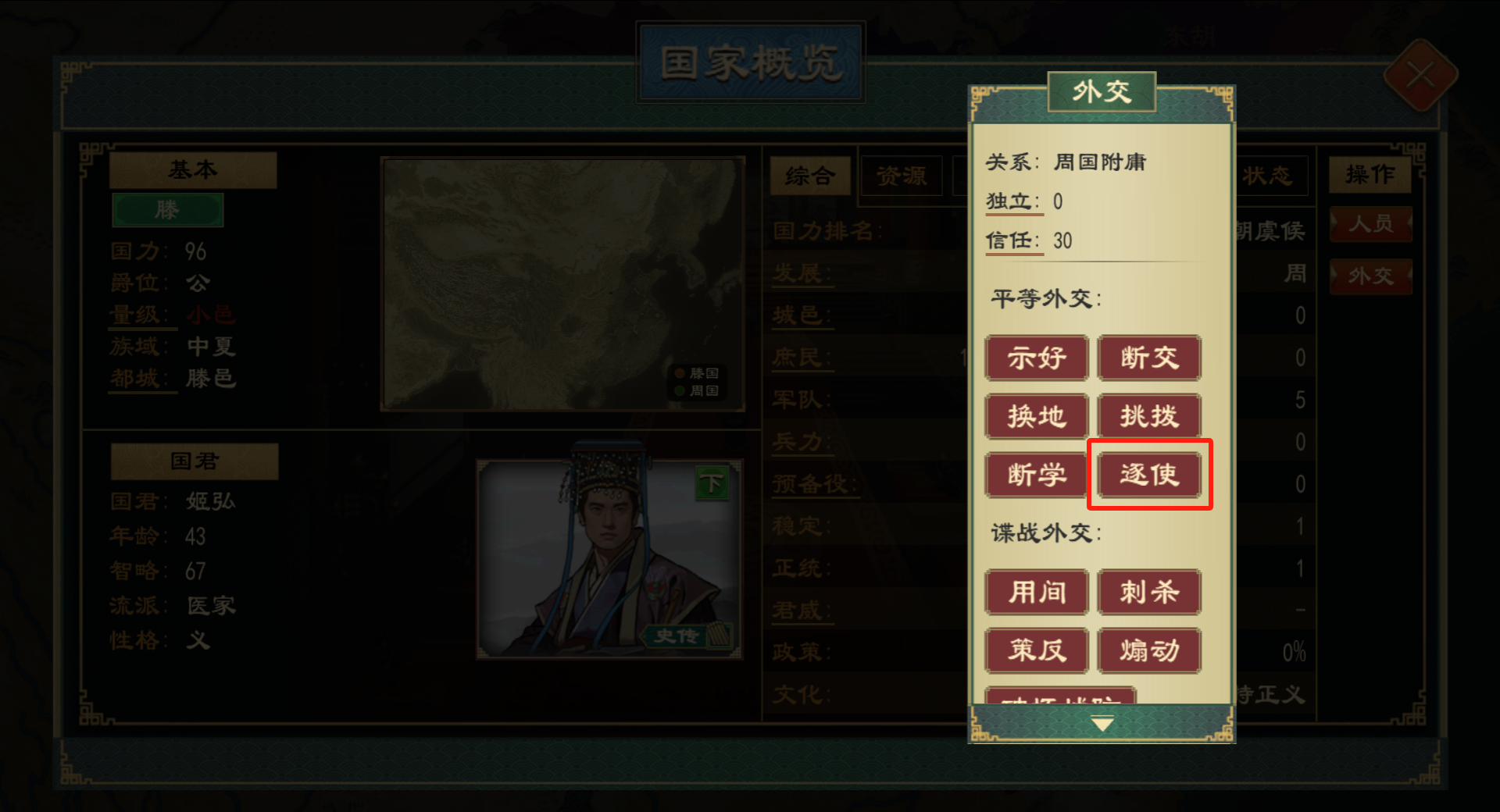Click 外交 under the 操作 panel
Viewport: 1500px width, 812px height.
(1370, 276)
